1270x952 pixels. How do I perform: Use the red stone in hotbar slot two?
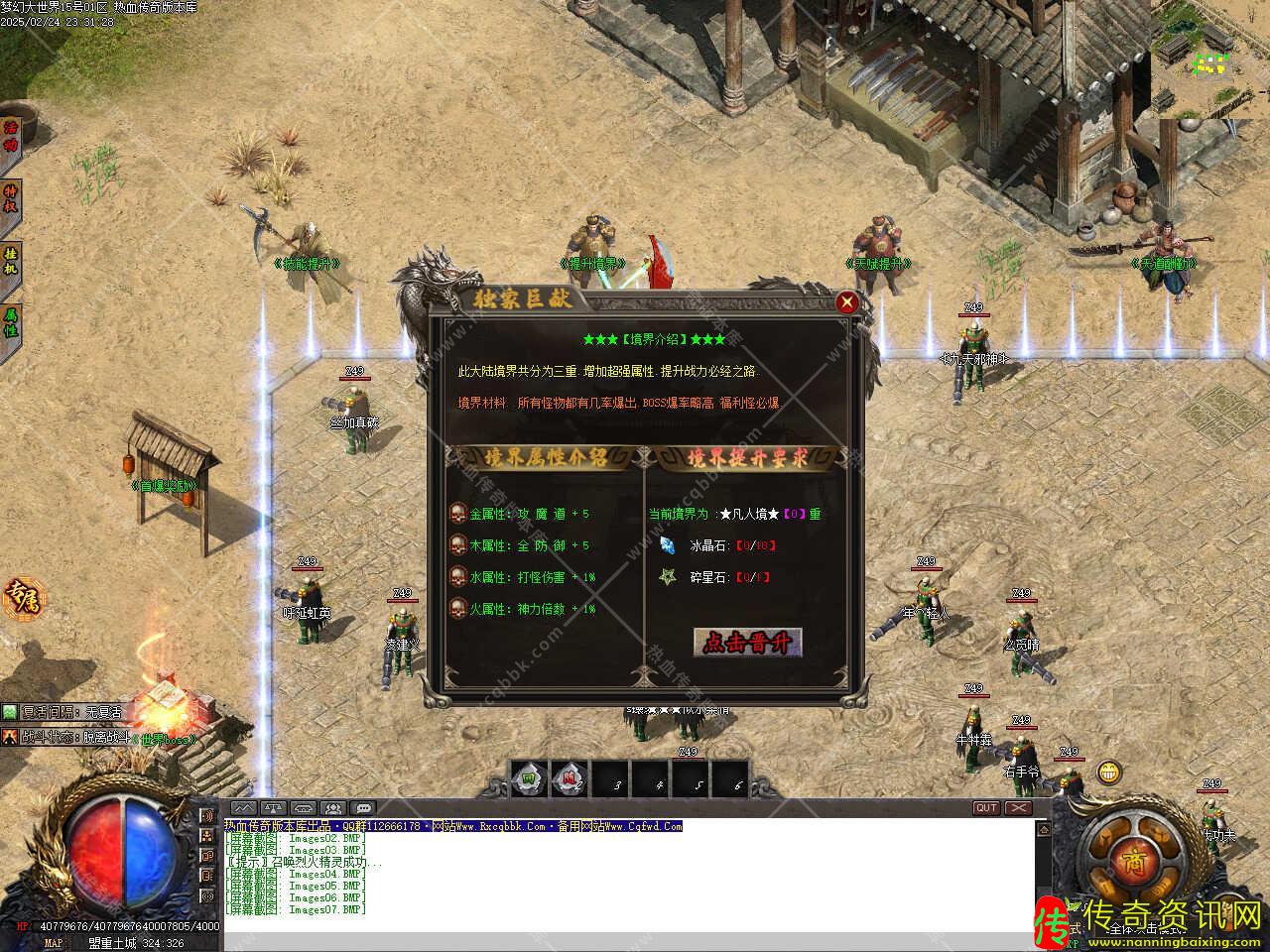(570, 779)
